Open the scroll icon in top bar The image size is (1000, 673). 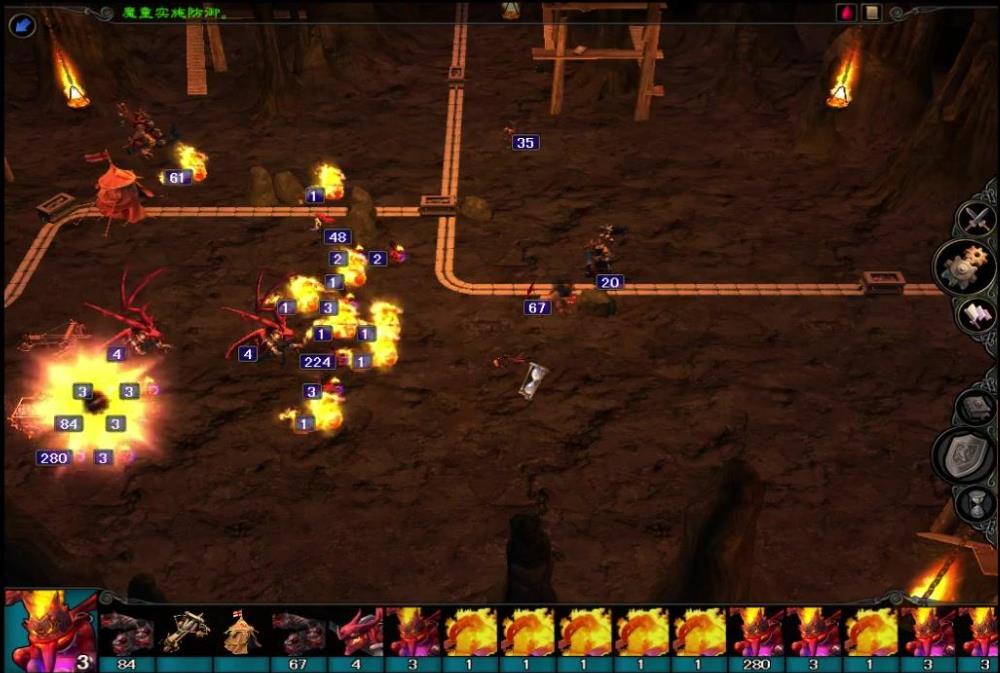(871, 13)
